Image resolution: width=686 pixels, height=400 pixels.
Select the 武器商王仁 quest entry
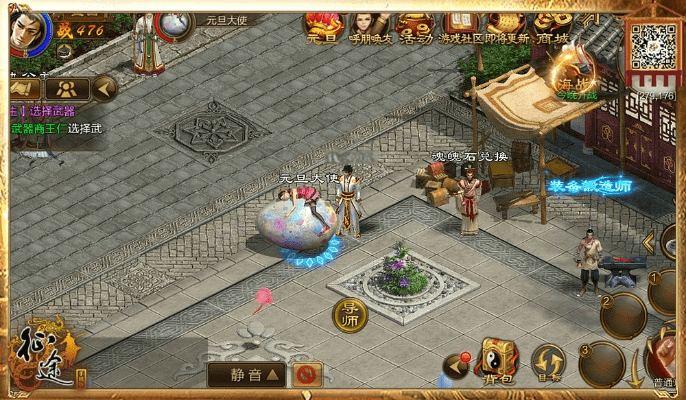point(50,128)
